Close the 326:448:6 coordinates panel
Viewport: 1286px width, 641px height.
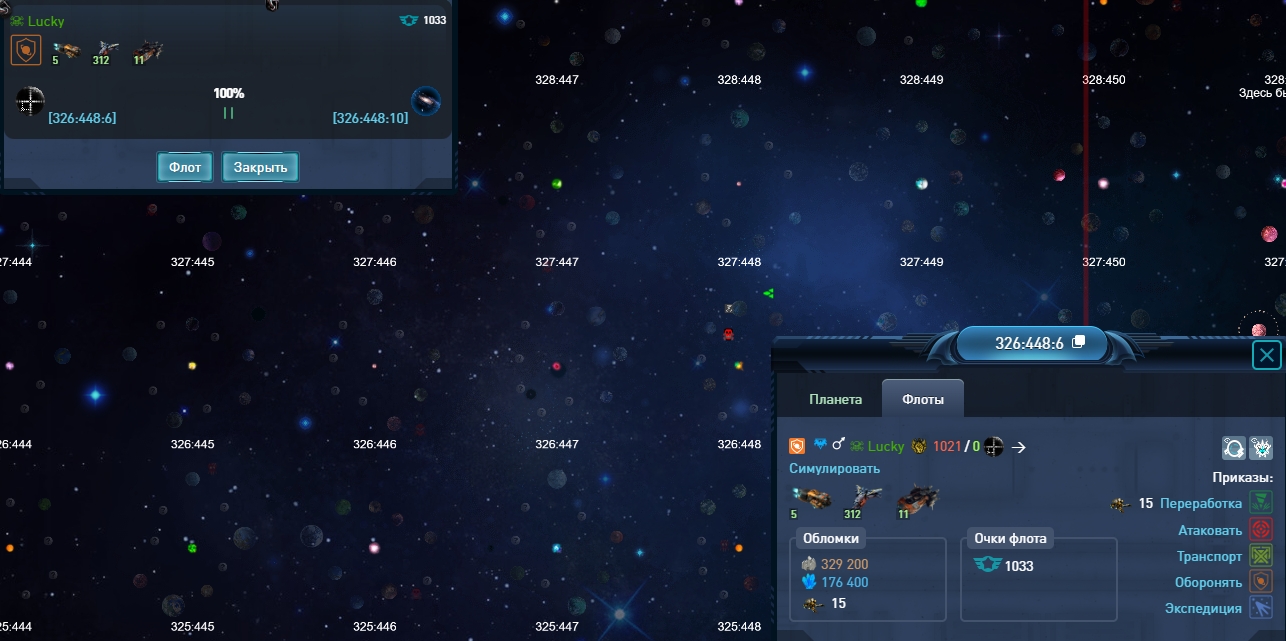coord(1267,355)
